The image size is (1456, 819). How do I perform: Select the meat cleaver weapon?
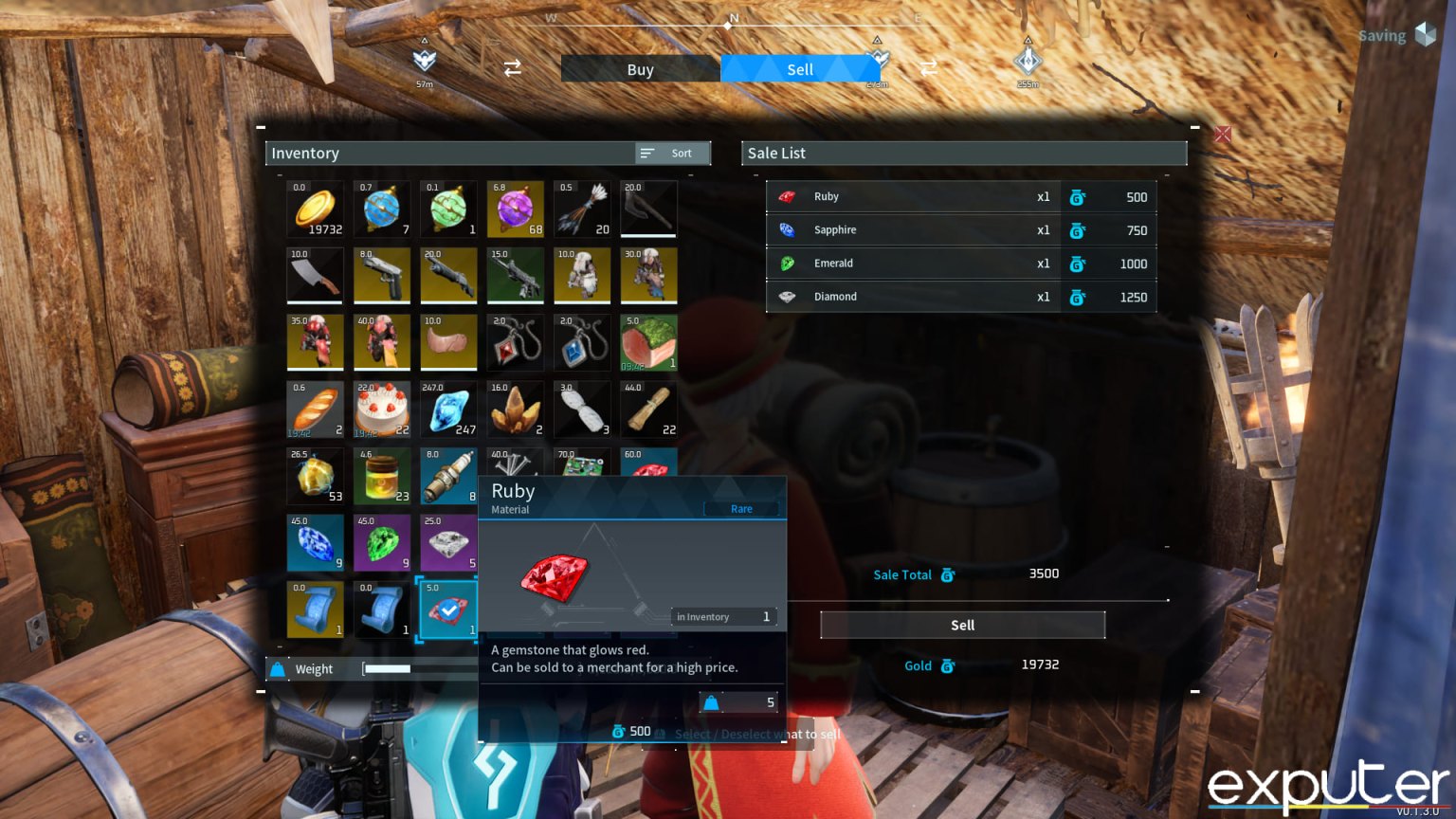[315, 275]
